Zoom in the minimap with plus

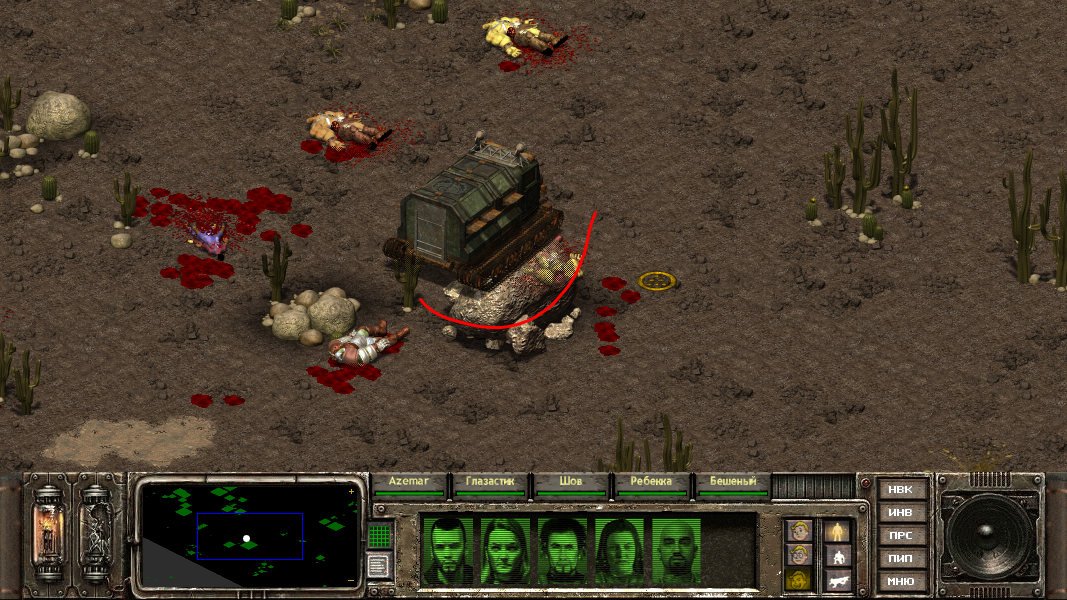click(351, 492)
